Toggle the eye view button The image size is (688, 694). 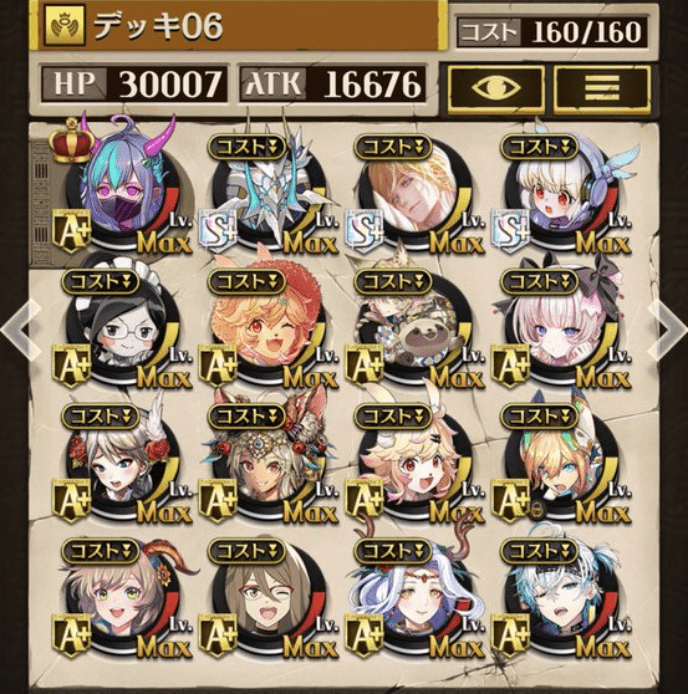(x=495, y=87)
